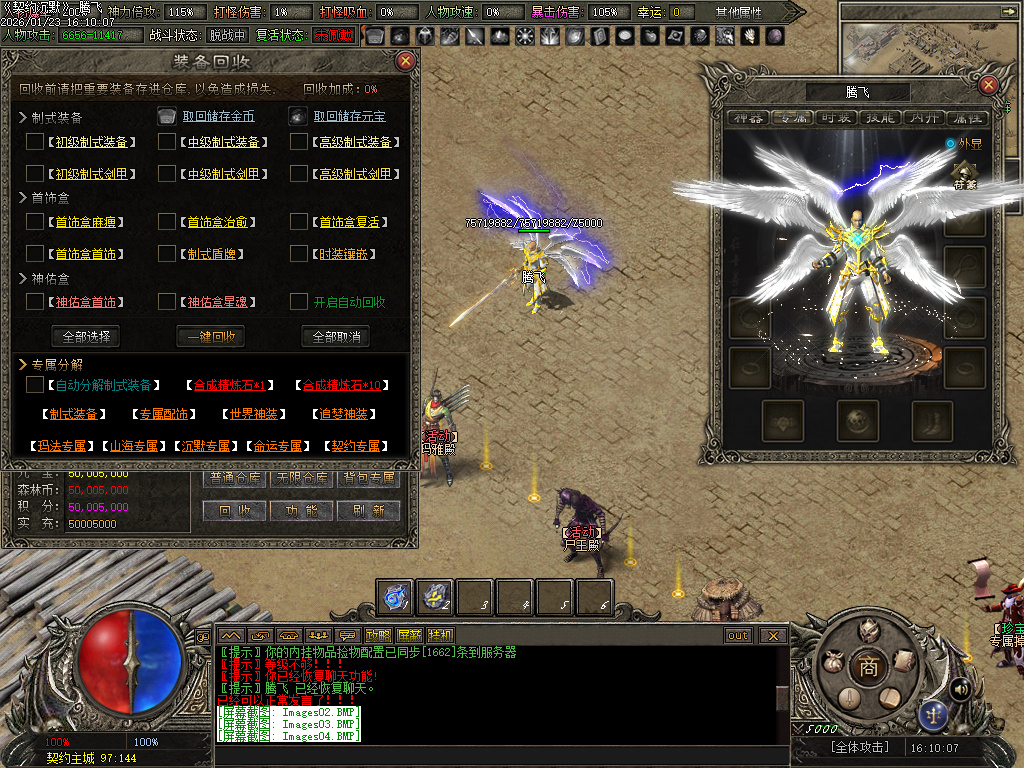Switch to the 神器 tab

point(749,118)
